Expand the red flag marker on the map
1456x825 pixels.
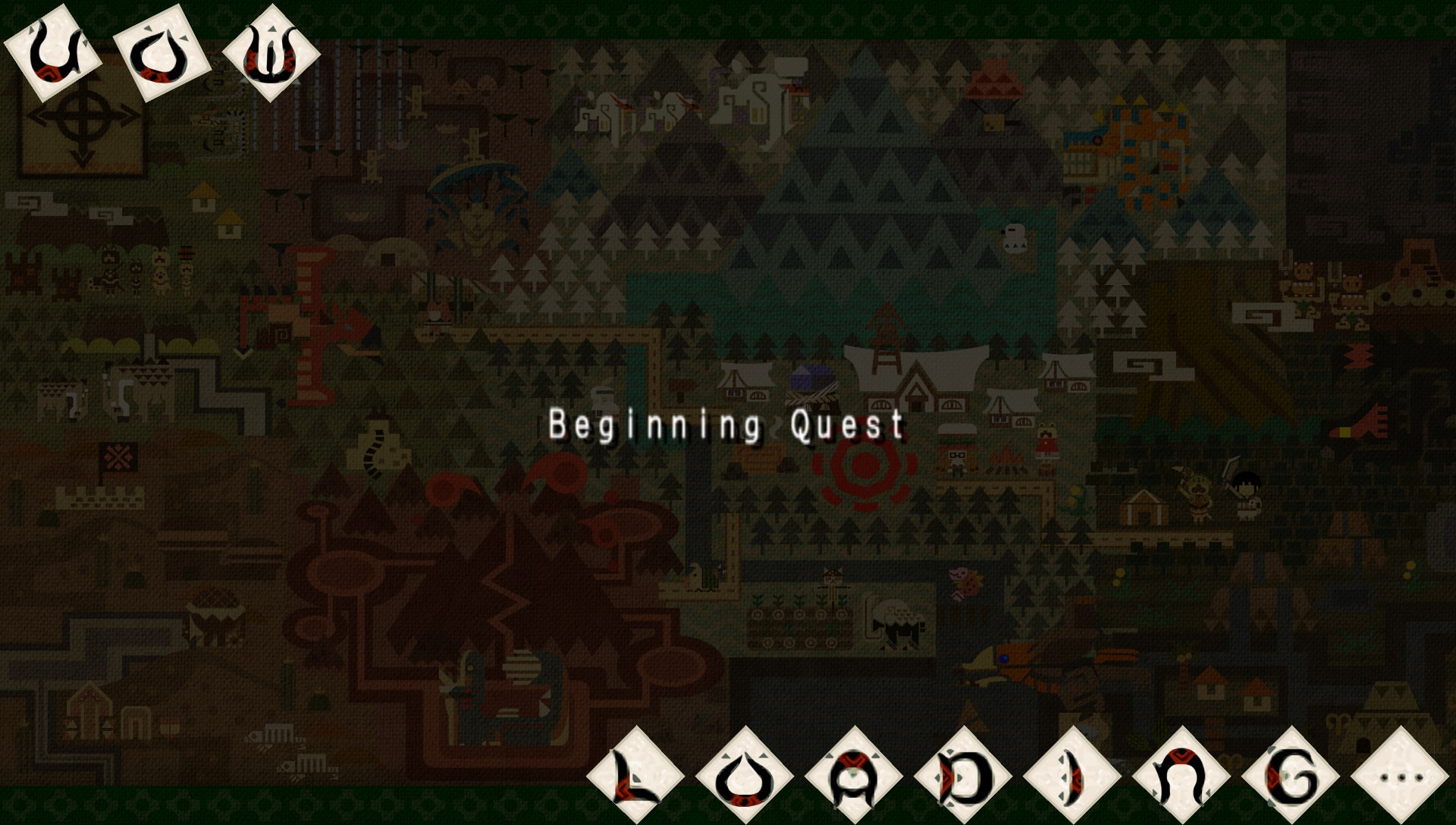click(x=118, y=457)
